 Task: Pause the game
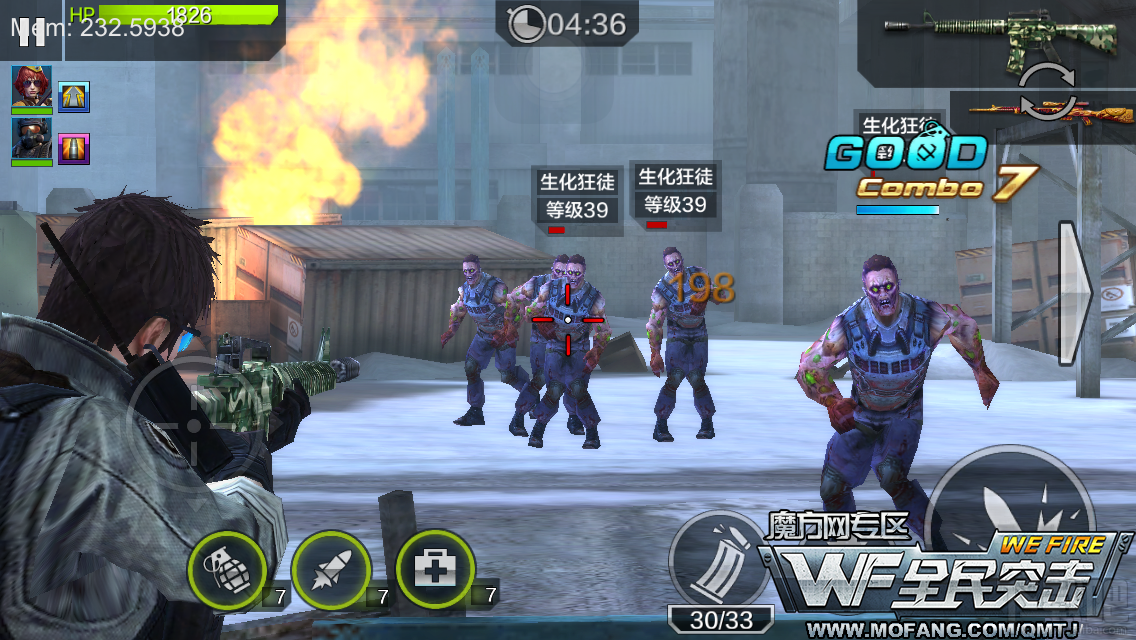[x=32, y=30]
